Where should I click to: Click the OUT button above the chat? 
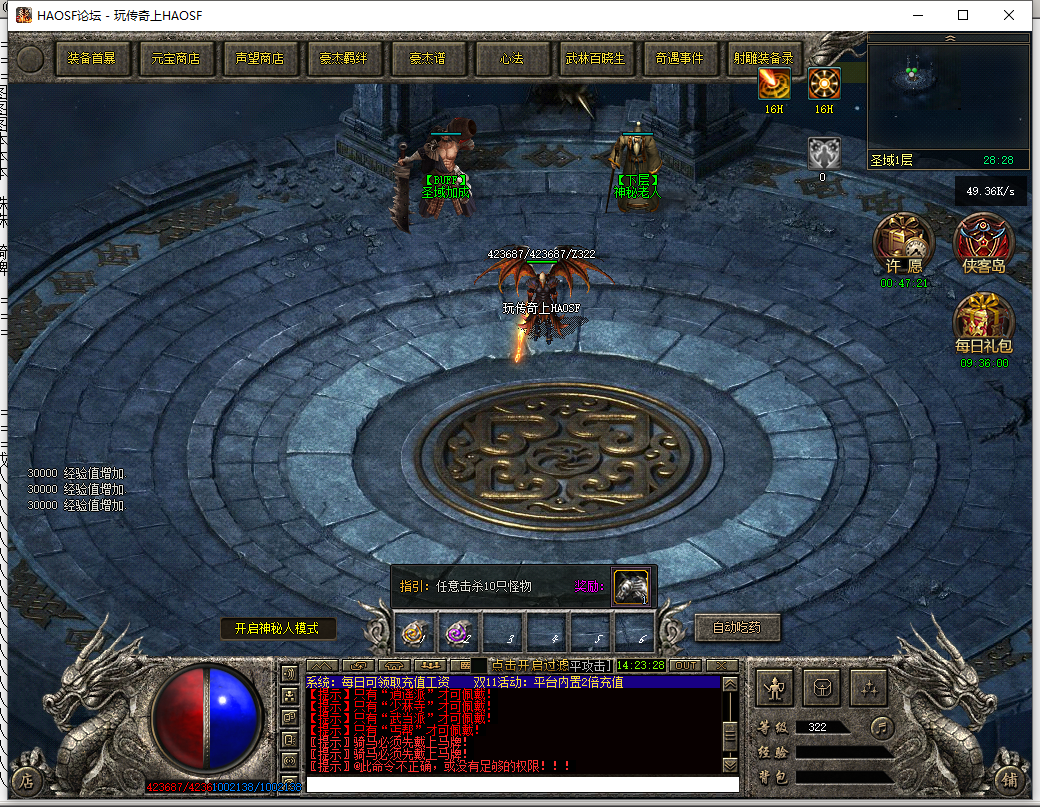tap(686, 665)
